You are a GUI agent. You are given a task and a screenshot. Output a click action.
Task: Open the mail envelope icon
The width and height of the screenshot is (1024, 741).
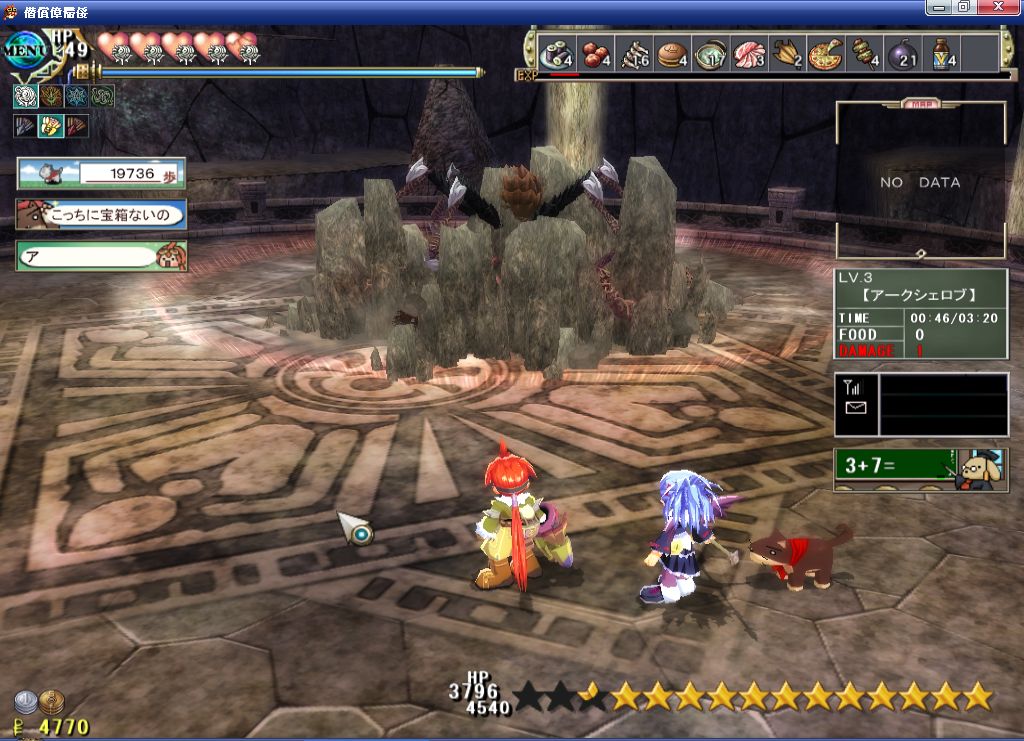pyautogui.click(x=855, y=408)
